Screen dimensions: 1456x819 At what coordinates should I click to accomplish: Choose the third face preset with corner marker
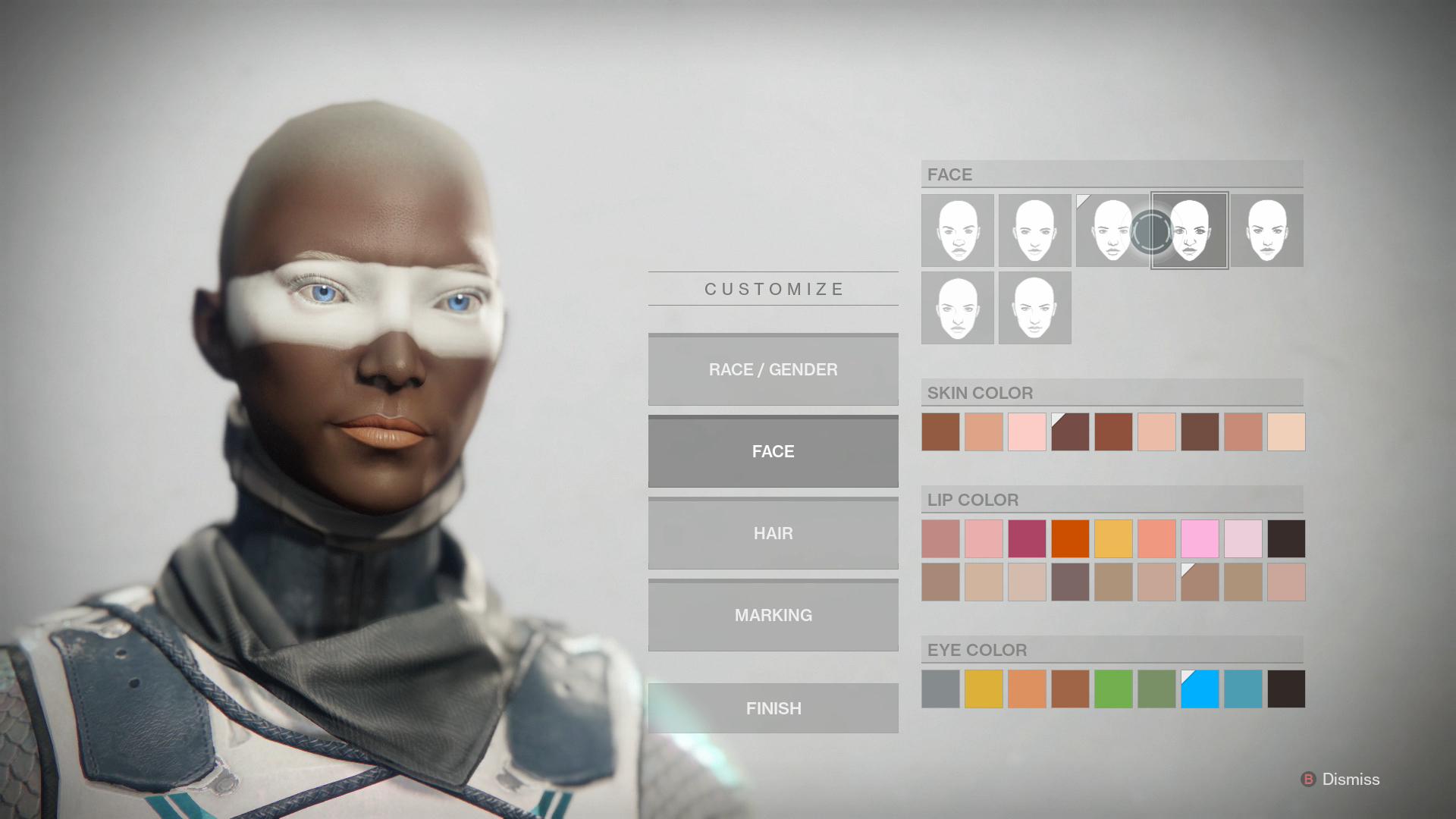click(1112, 231)
